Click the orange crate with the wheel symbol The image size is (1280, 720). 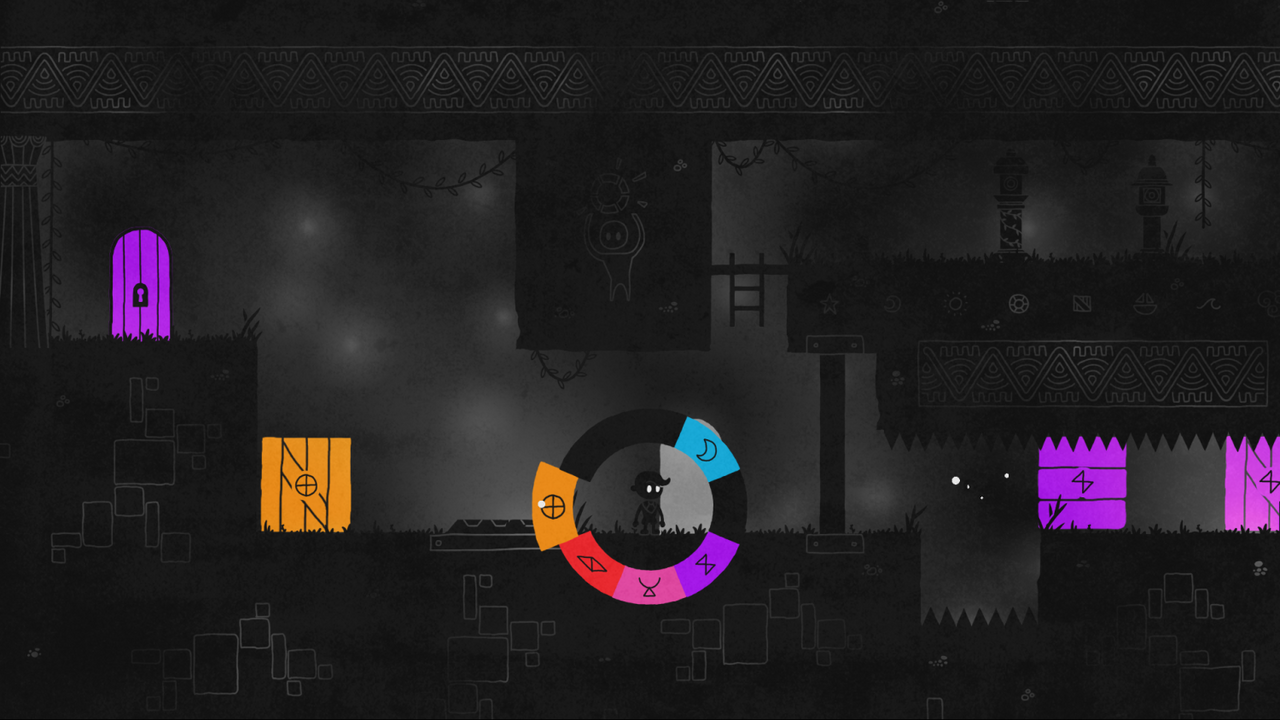point(306,482)
